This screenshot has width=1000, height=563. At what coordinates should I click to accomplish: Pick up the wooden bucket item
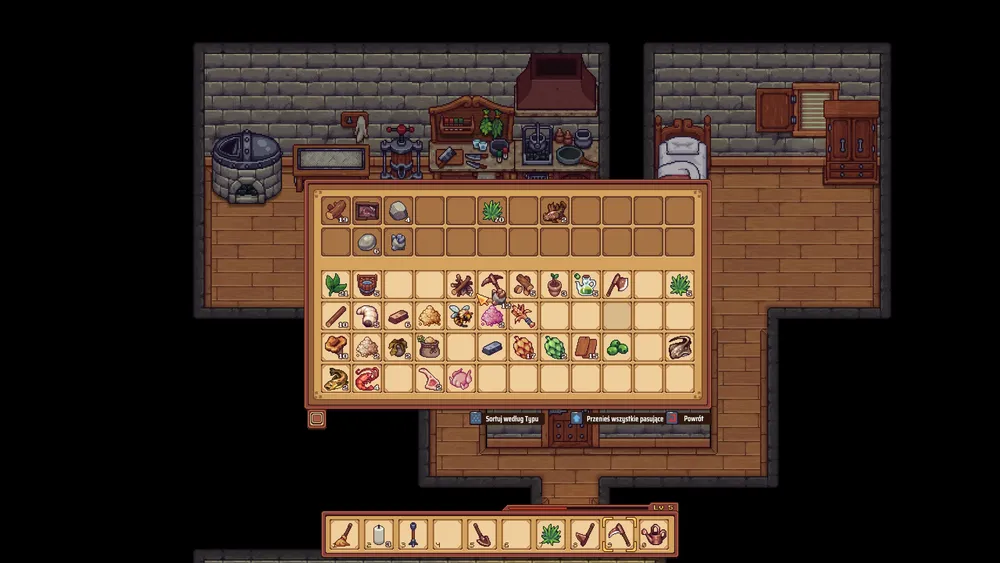367,285
